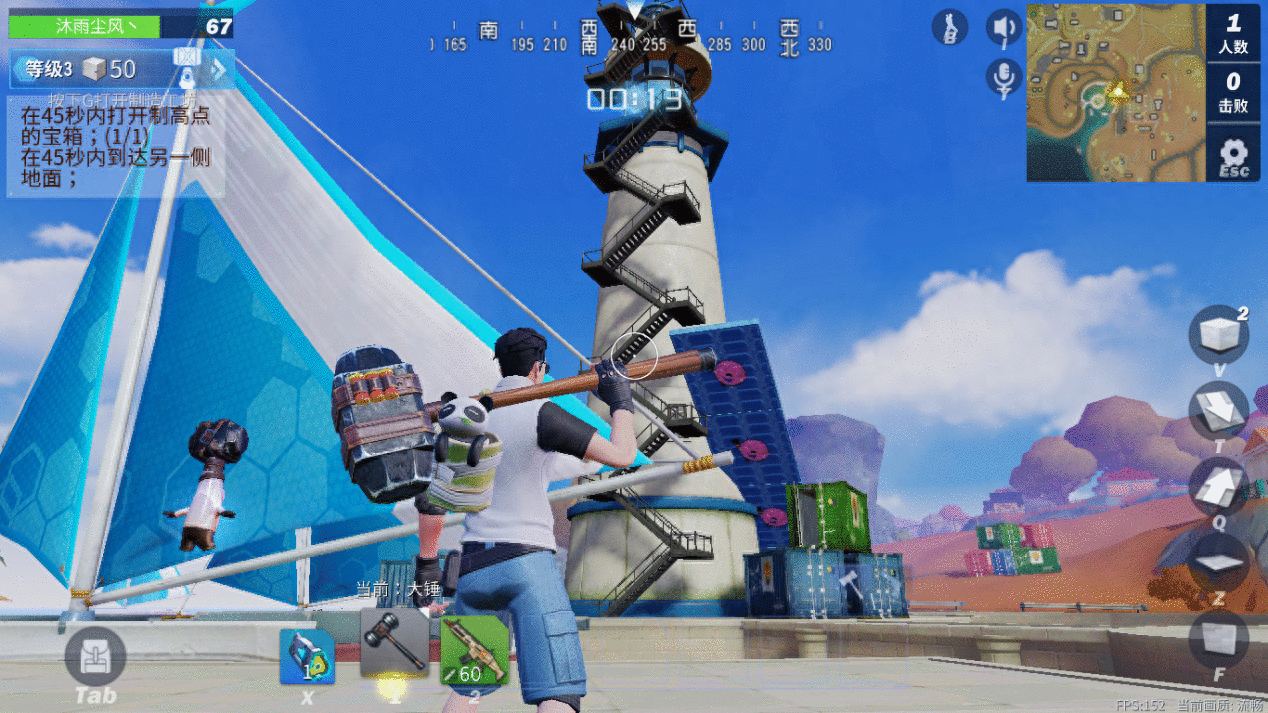Click the 45-second challenge objective tracker
Image resolution: width=1268 pixels, height=713 pixels.
(x=116, y=147)
